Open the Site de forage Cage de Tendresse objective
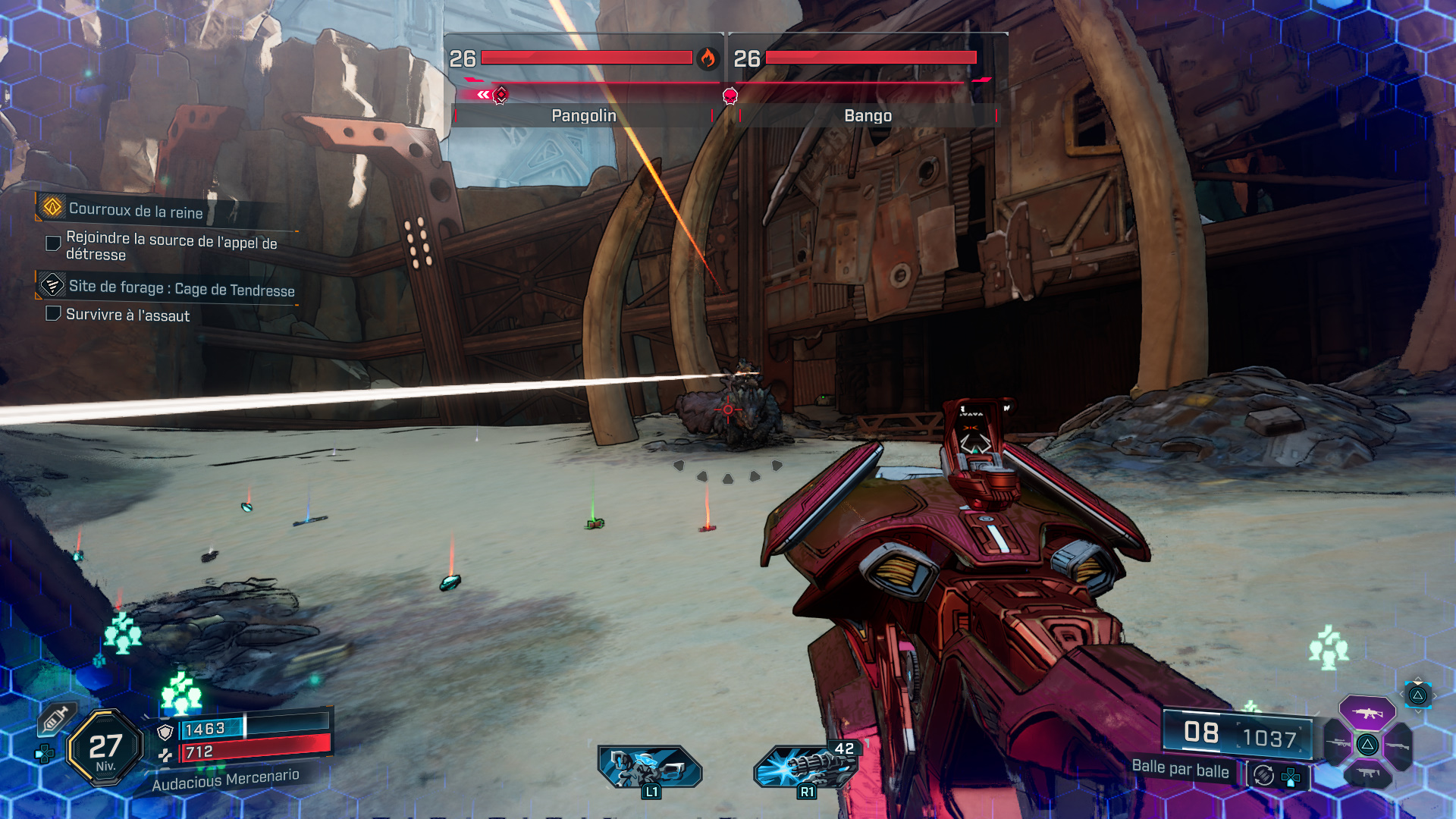 tap(180, 288)
